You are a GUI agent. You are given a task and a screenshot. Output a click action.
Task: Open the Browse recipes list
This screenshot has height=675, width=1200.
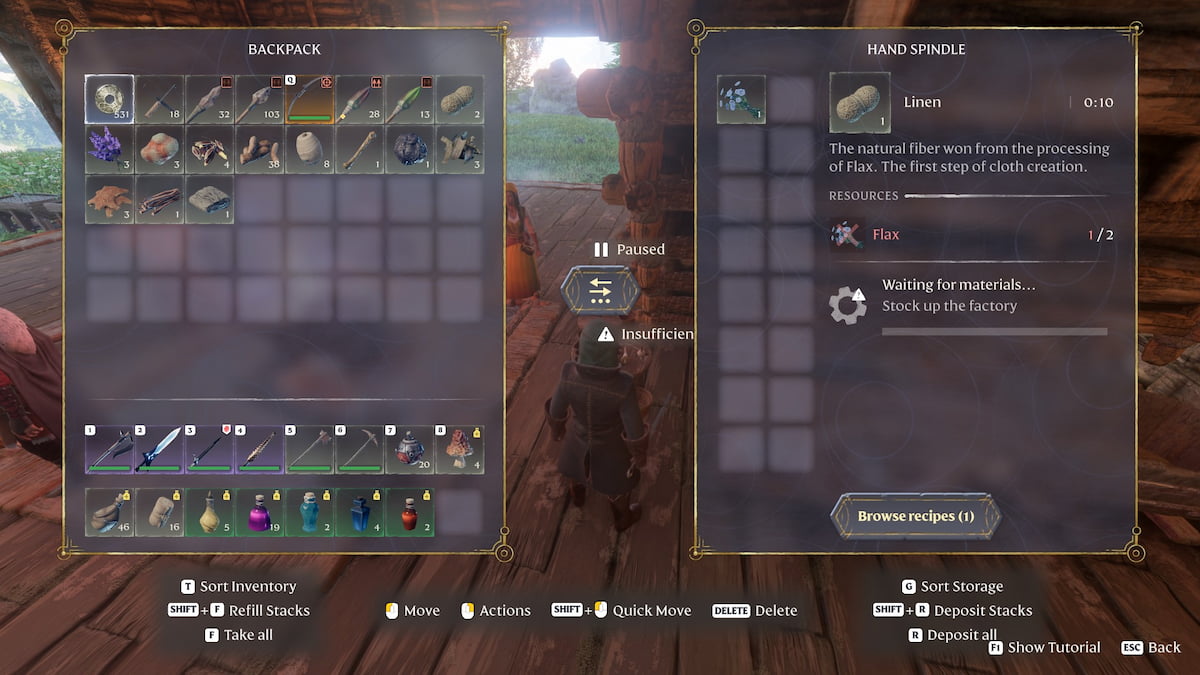coord(915,517)
